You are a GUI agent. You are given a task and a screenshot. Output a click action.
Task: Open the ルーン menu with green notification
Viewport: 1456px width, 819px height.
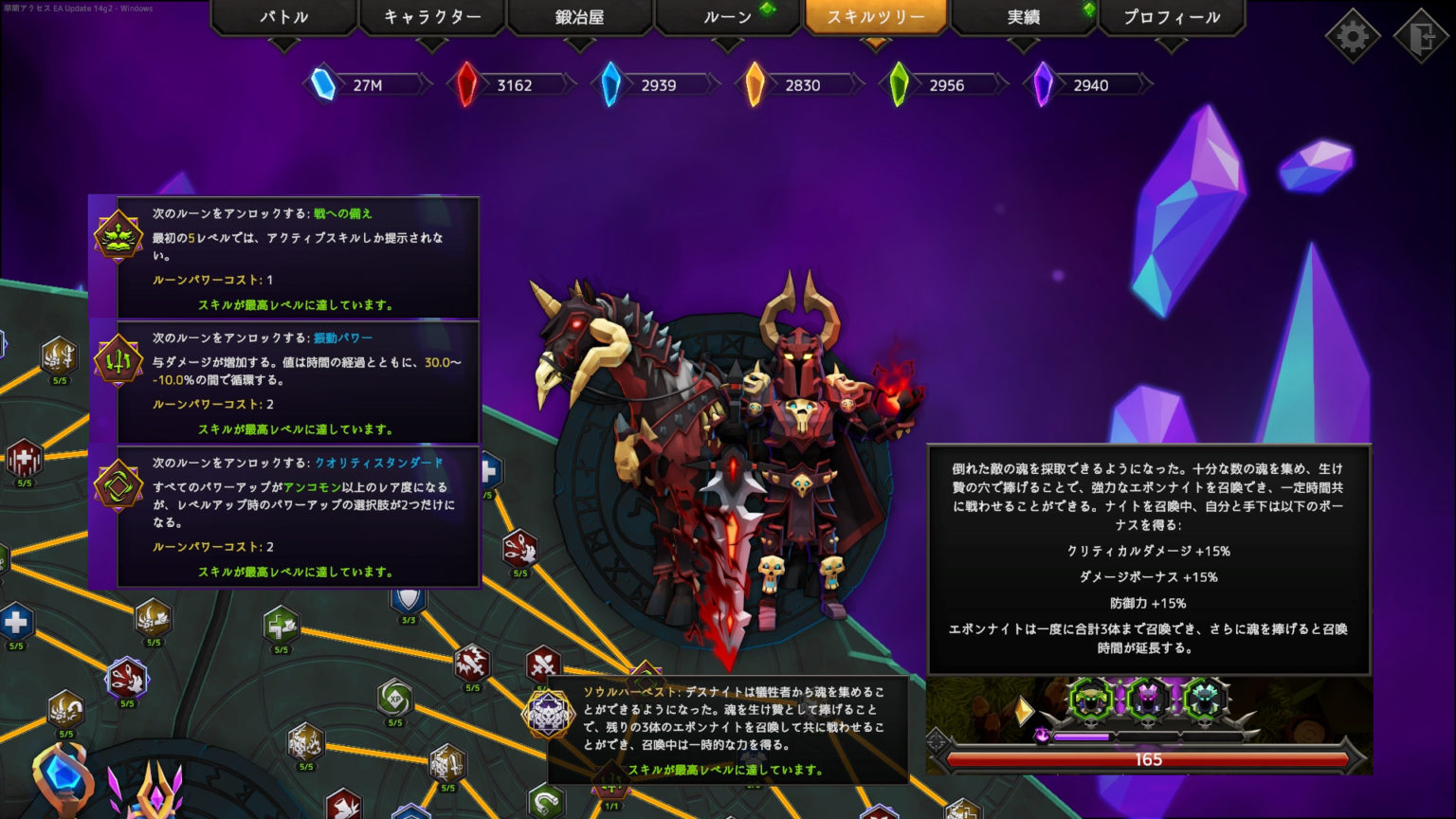(727, 16)
